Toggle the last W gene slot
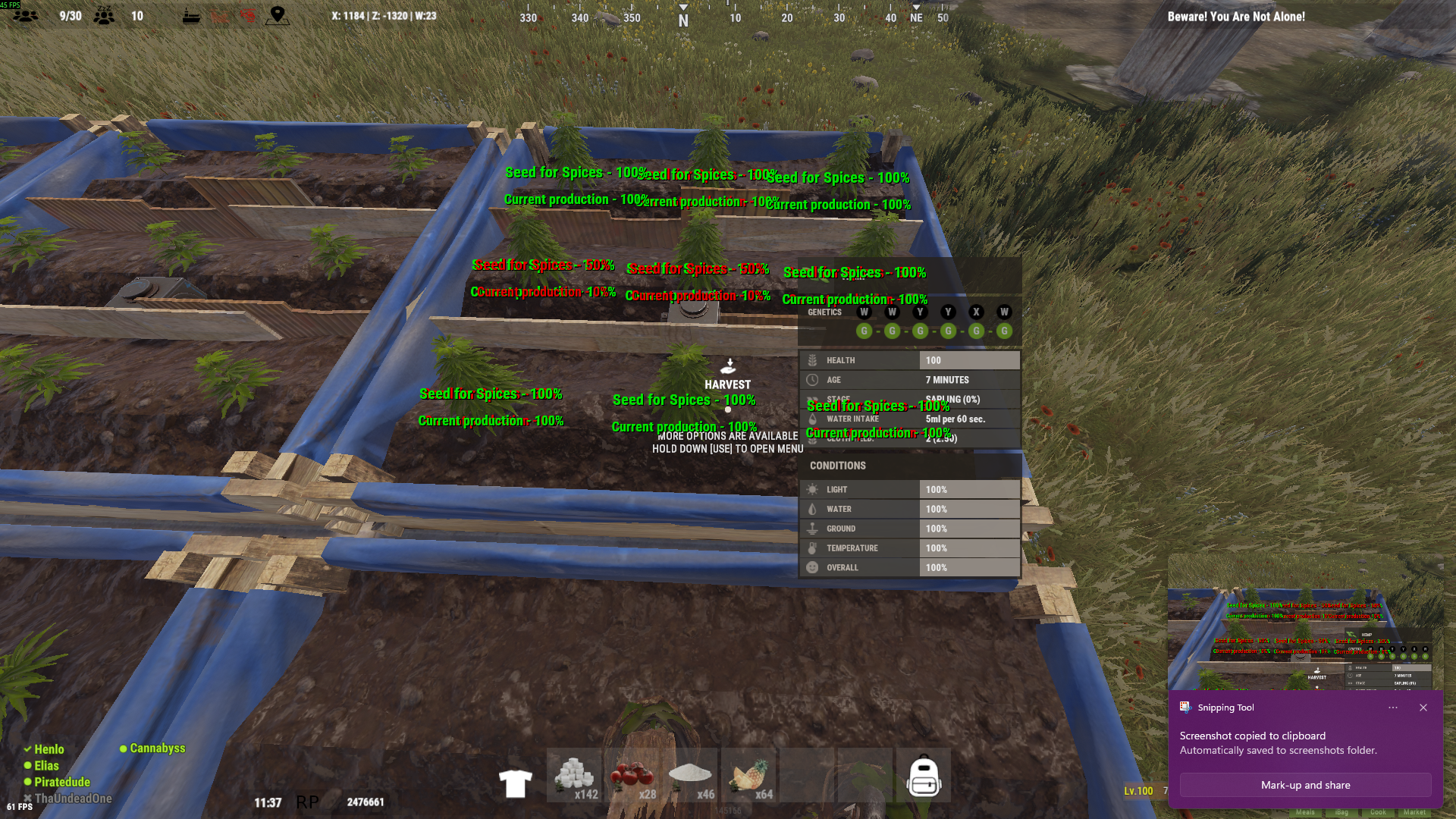The height and width of the screenshot is (819, 1456). click(x=1005, y=312)
